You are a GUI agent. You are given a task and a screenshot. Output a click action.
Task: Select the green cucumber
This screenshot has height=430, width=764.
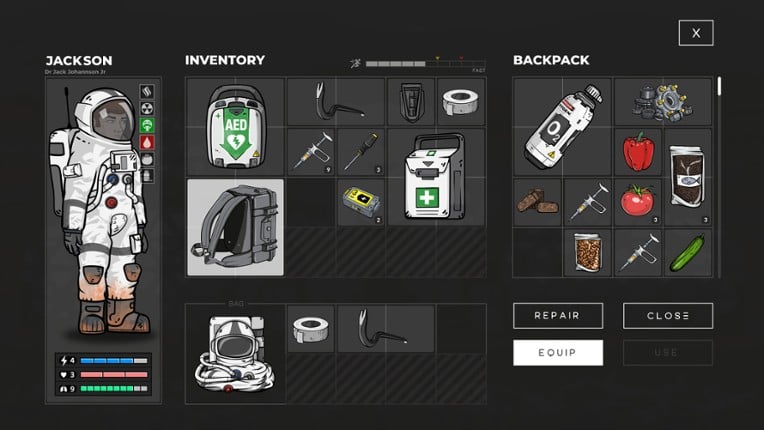tap(688, 251)
